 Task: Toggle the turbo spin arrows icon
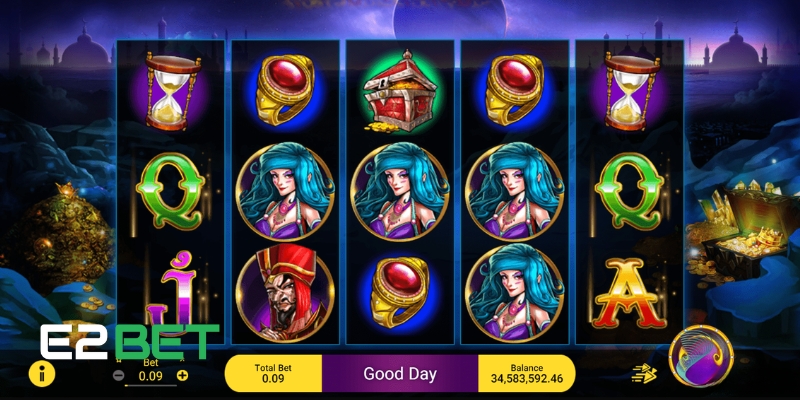pyautogui.click(x=643, y=374)
